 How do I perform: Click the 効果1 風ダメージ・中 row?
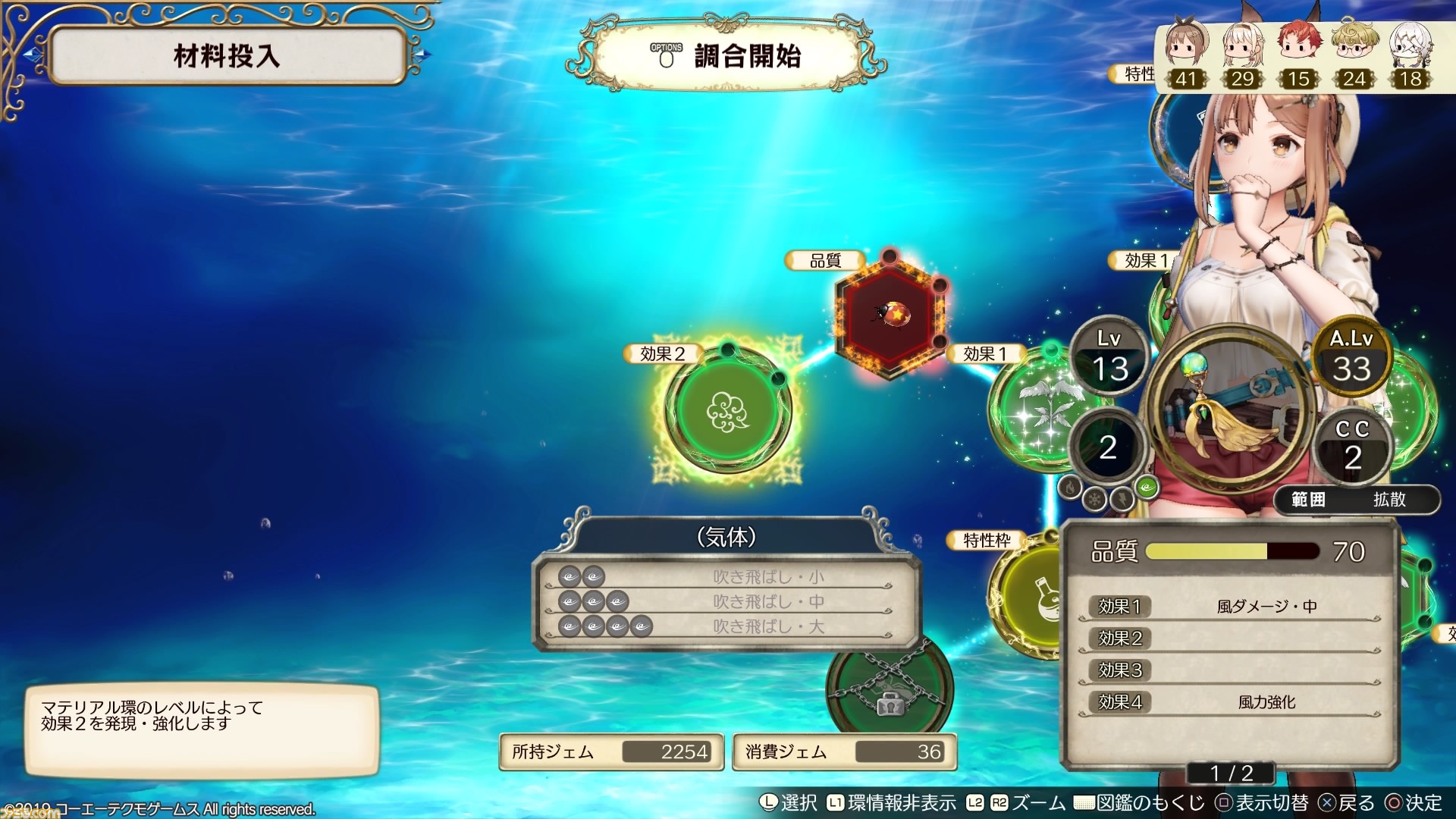[1230, 607]
